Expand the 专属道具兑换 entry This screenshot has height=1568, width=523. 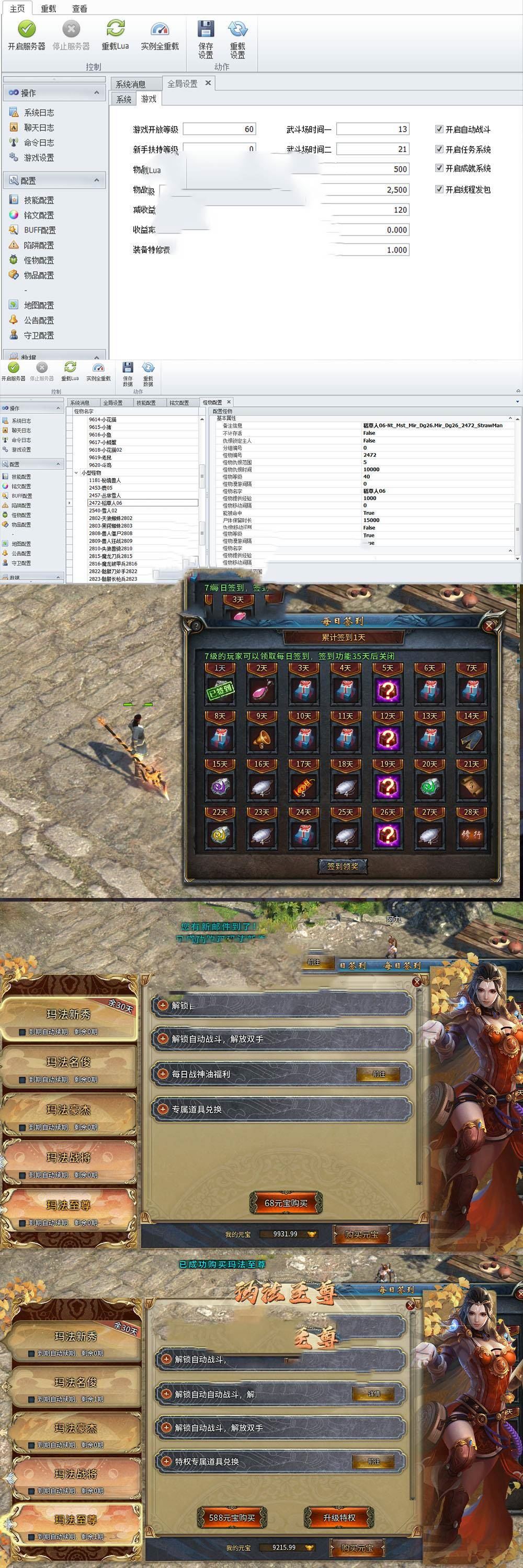(x=163, y=1109)
